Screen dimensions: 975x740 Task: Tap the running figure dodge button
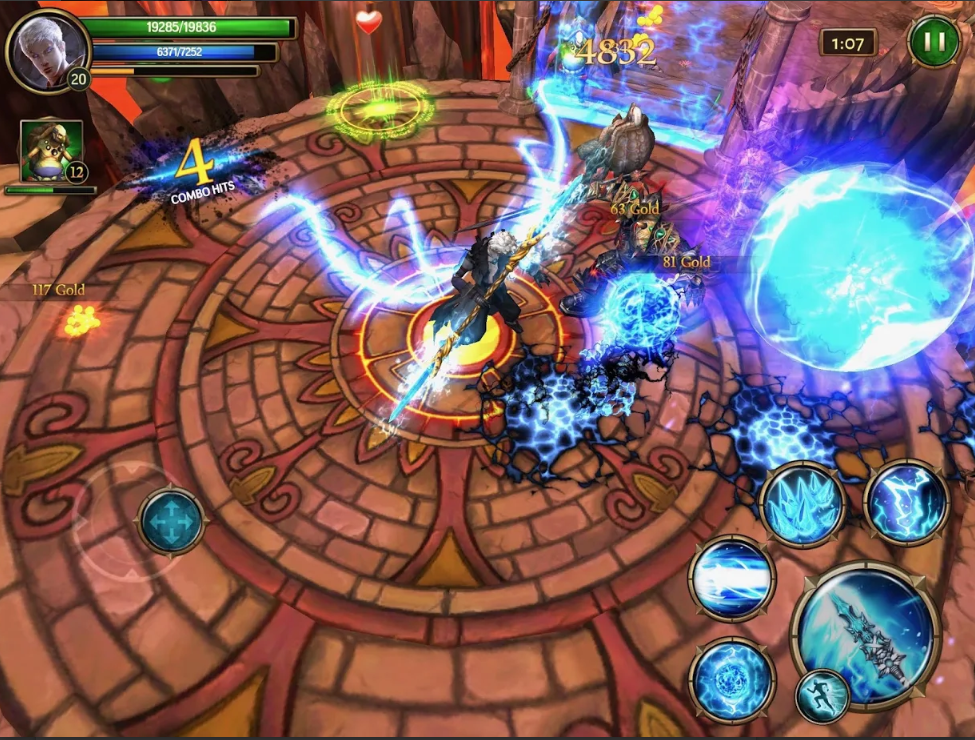(x=822, y=696)
